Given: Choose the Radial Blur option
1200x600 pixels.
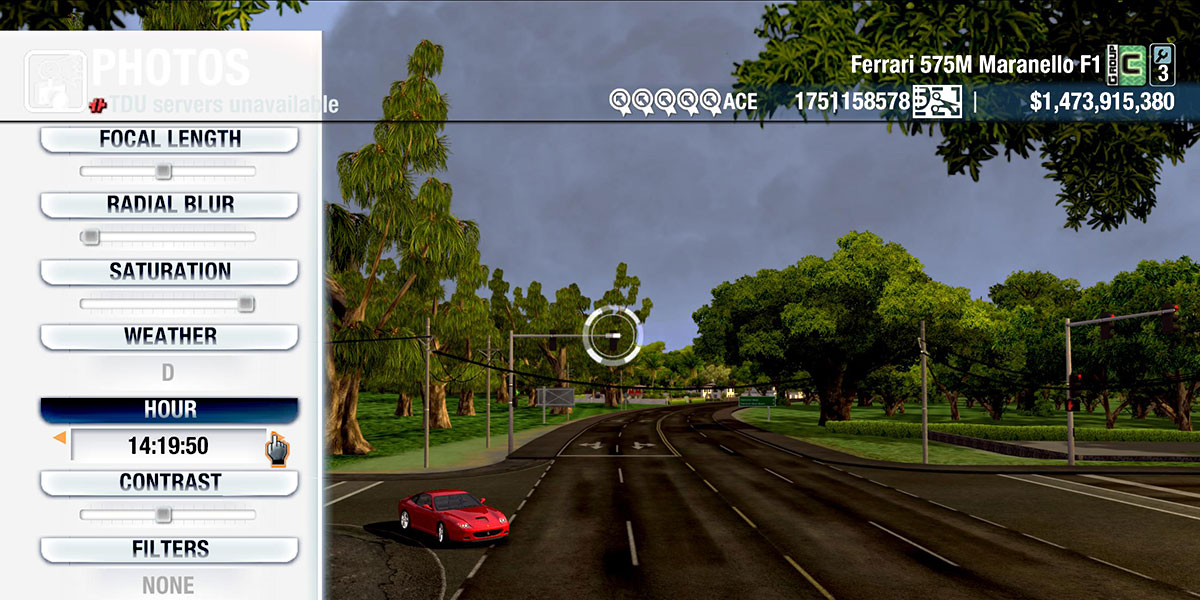Looking at the screenshot, I should [x=169, y=205].
